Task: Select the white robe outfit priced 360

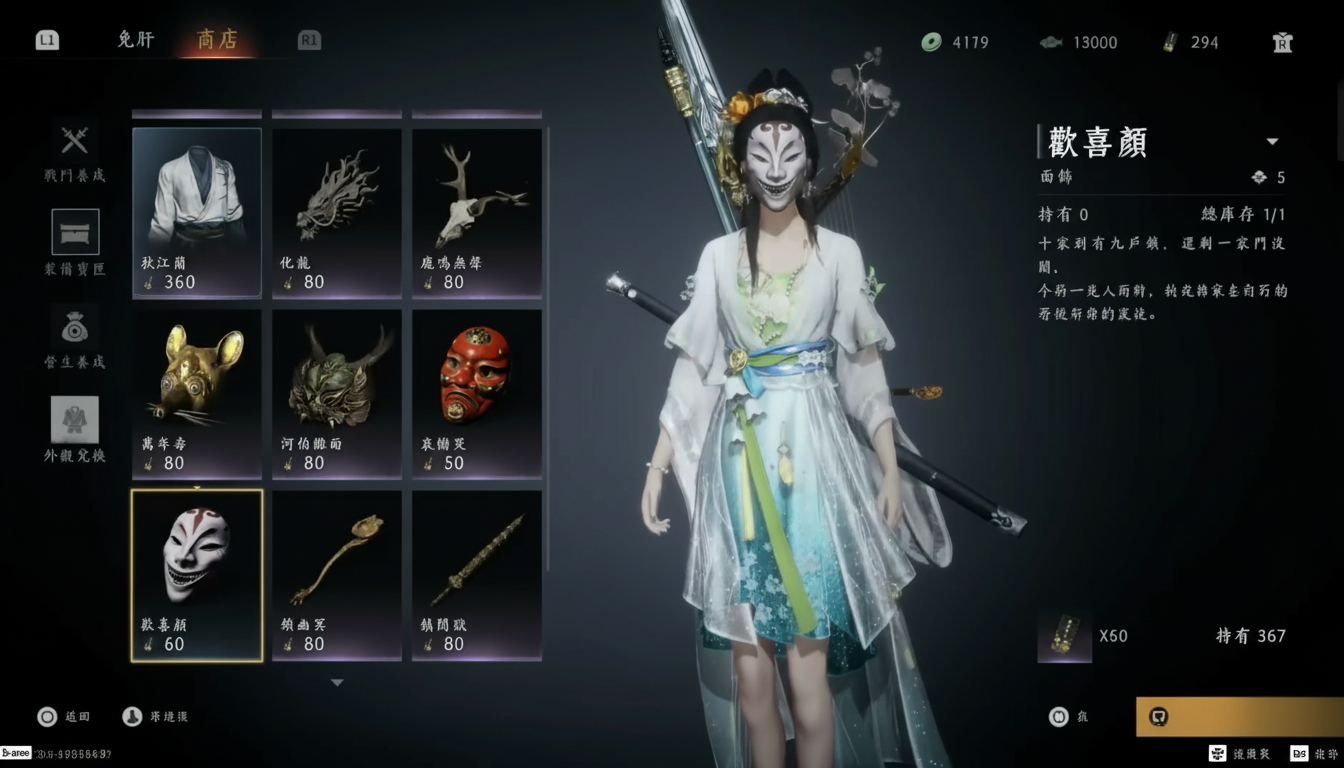Action: pos(197,212)
